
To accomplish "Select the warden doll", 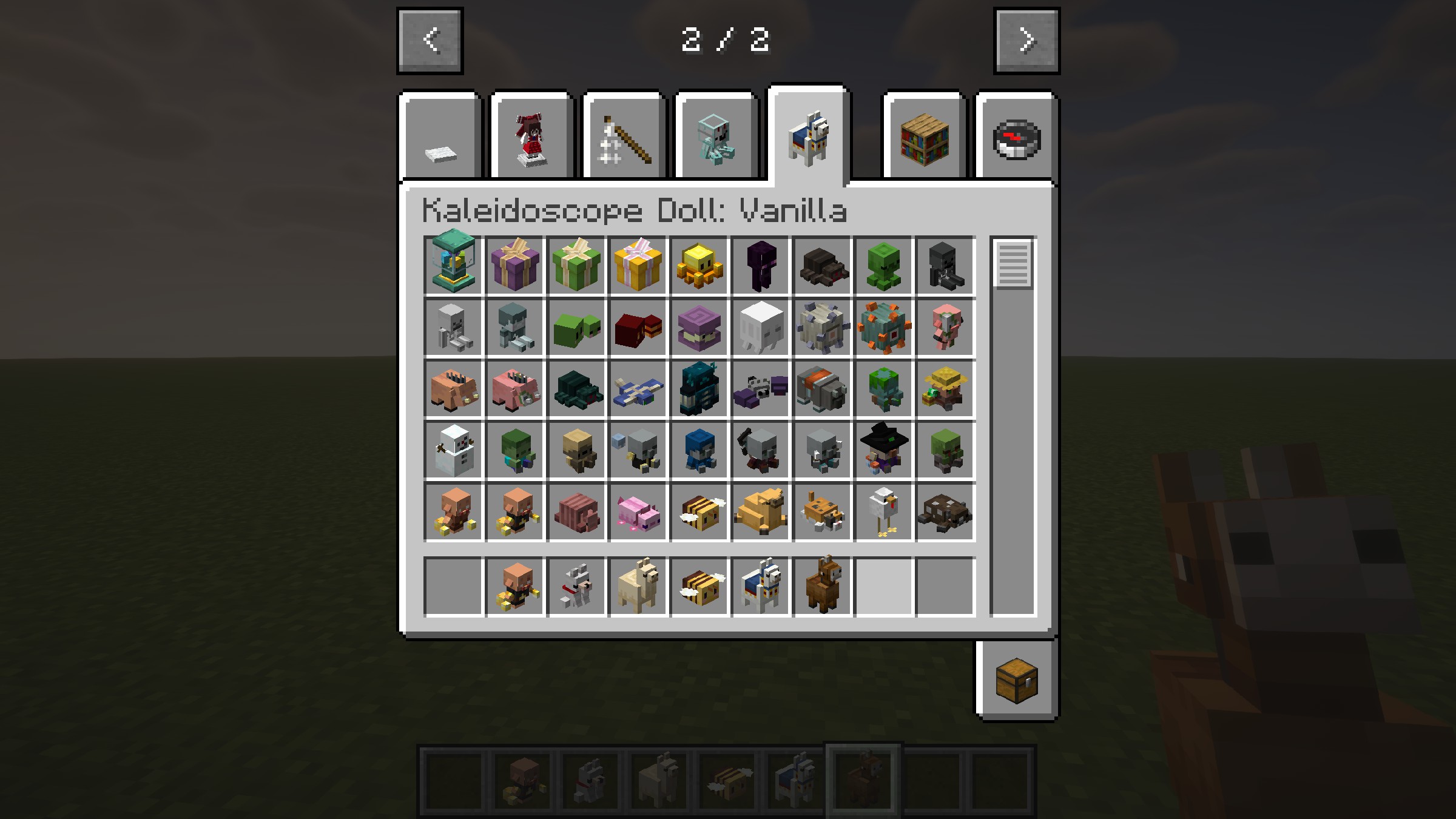I will pyautogui.click(x=699, y=389).
